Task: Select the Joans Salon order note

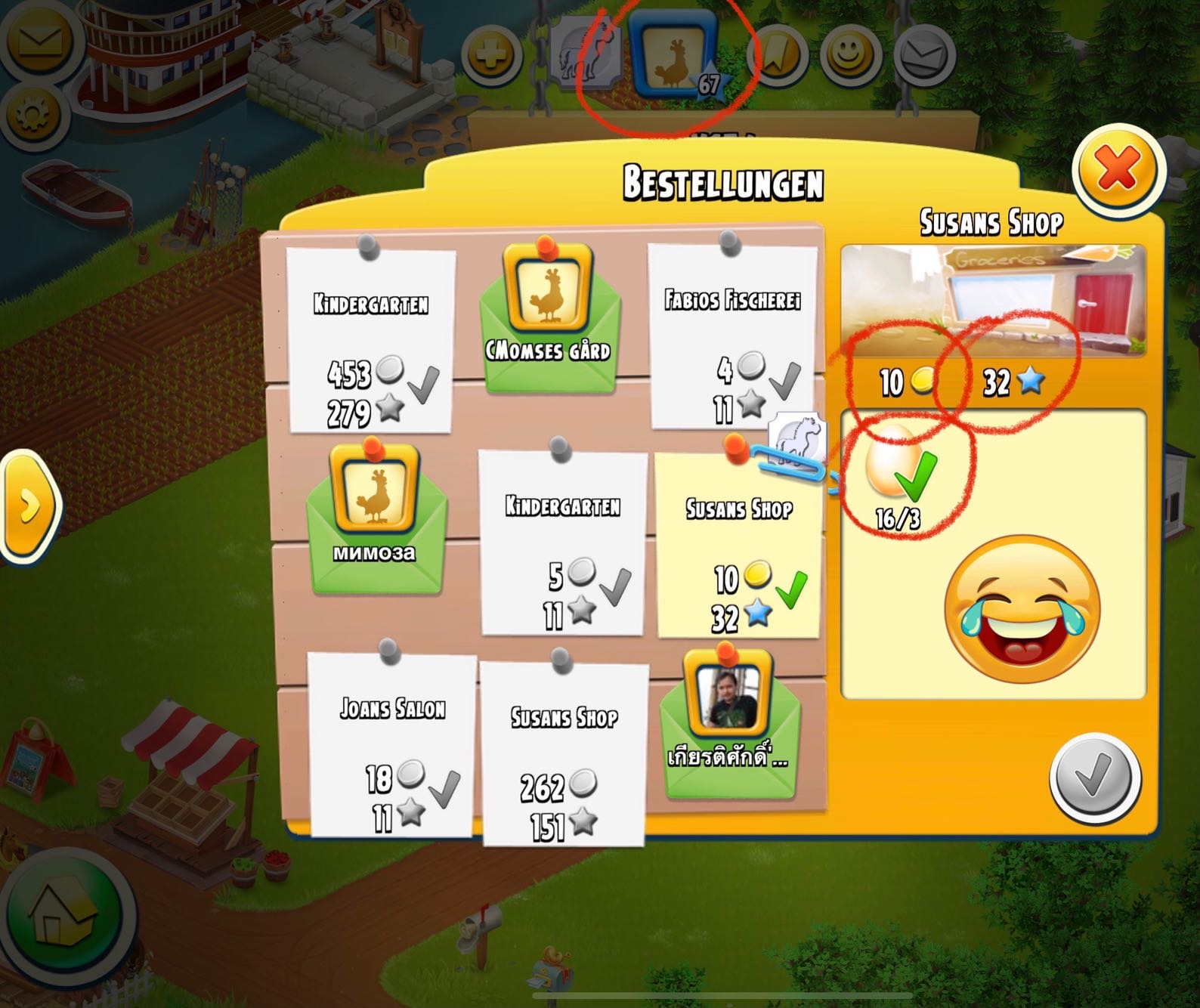Action: point(392,744)
